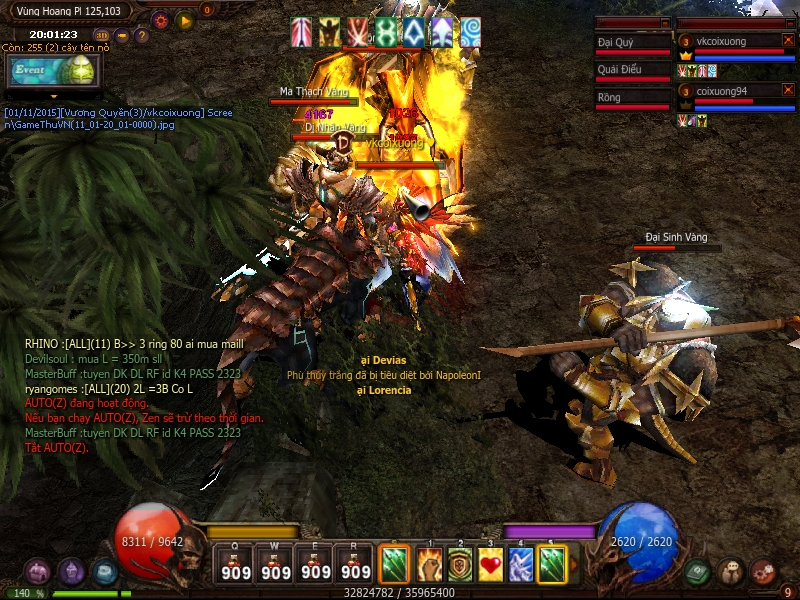This screenshot has height=600, width=800.
Task: Select the R potion slot
Action: pyautogui.click(x=356, y=565)
